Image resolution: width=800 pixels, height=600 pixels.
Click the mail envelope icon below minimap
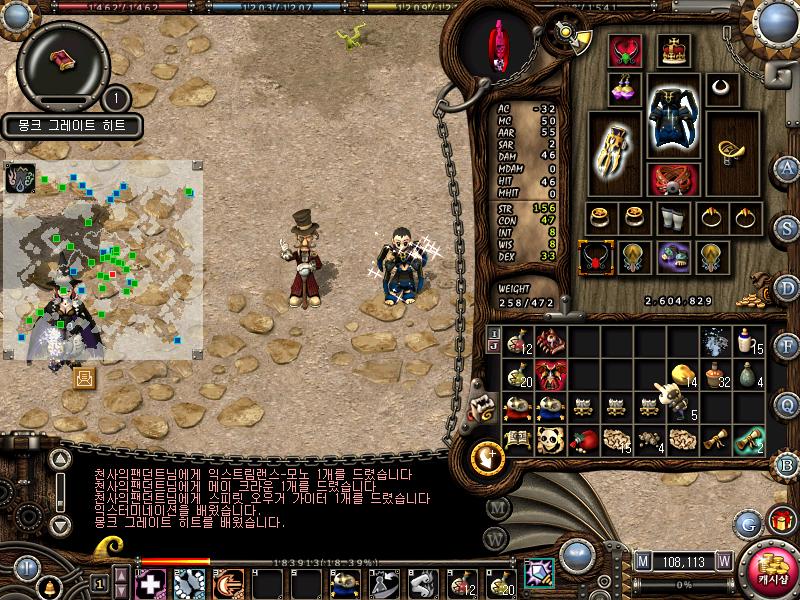click(84, 377)
